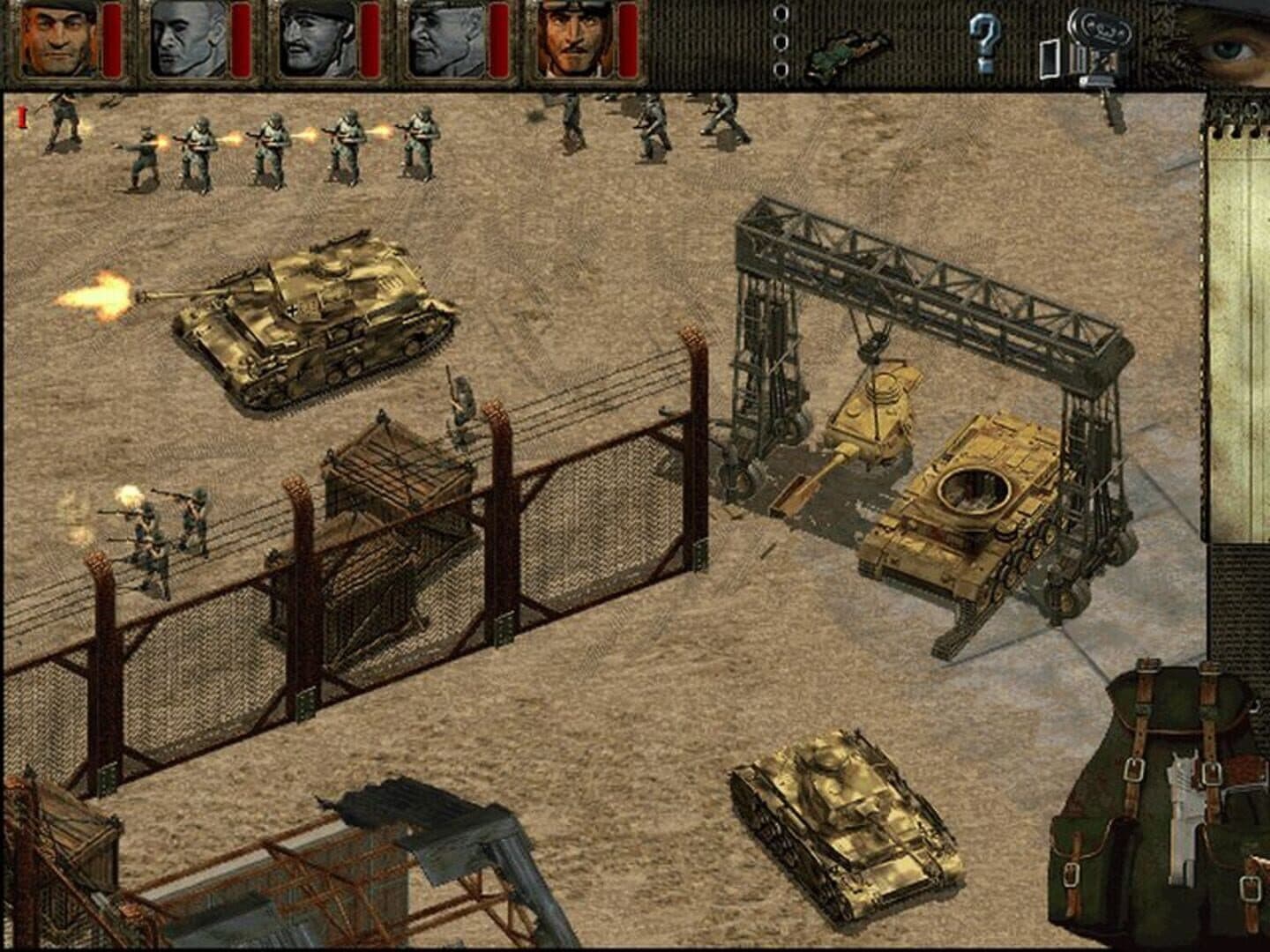Click the top circle button in the rivet column

click(x=780, y=14)
